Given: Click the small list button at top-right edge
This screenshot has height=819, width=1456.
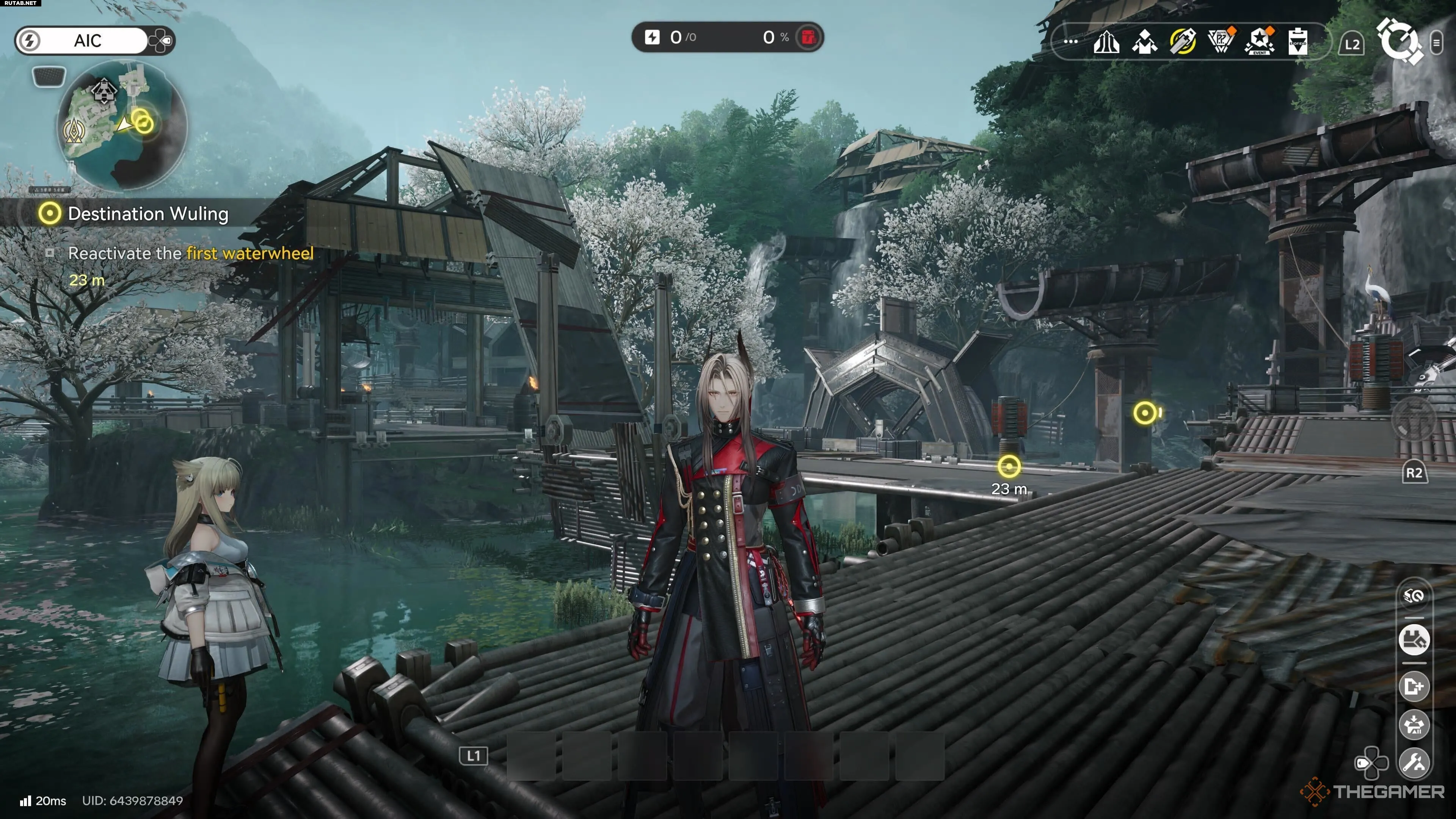Looking at the screenshot, I should (1436, 43).
